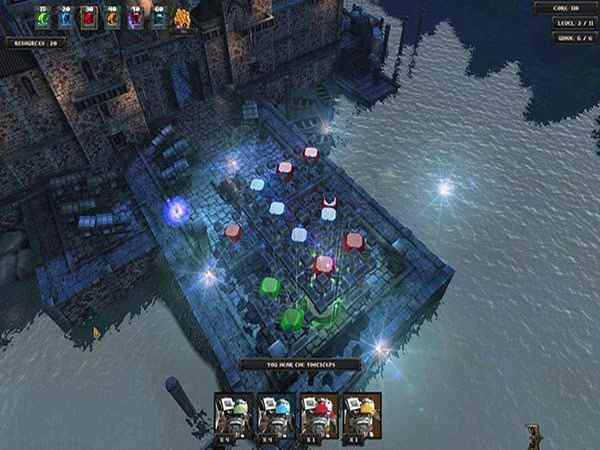Select the yellow-helmet unit card
600x450 pixels.
pos(362,415)
